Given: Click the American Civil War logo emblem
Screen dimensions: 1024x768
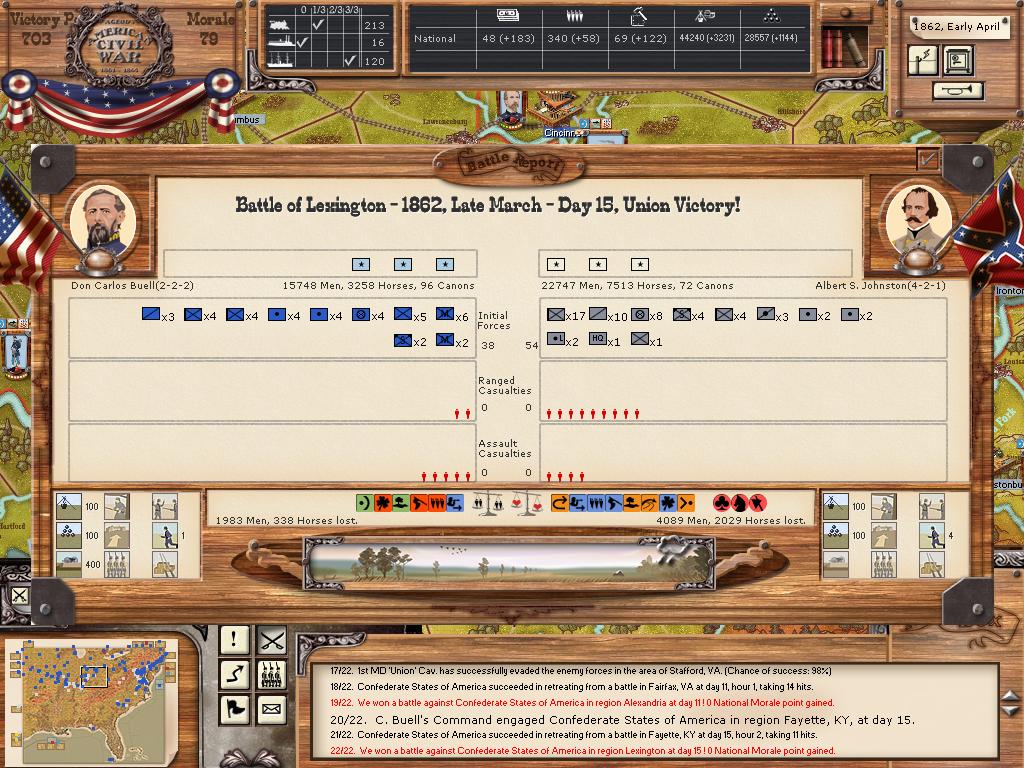Looking at the screenshot, I should coord(119,45).
